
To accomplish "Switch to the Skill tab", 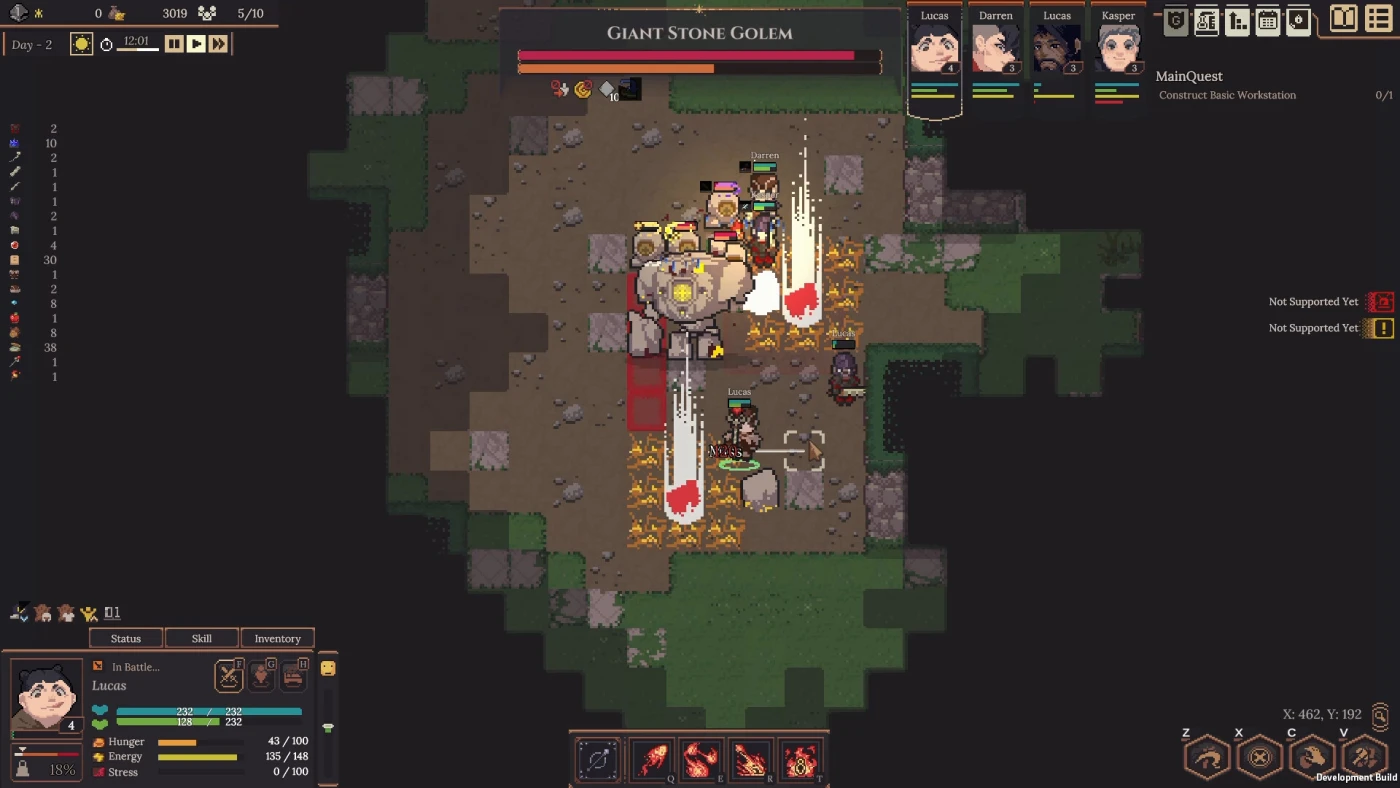I will click(x=202, y=638).
